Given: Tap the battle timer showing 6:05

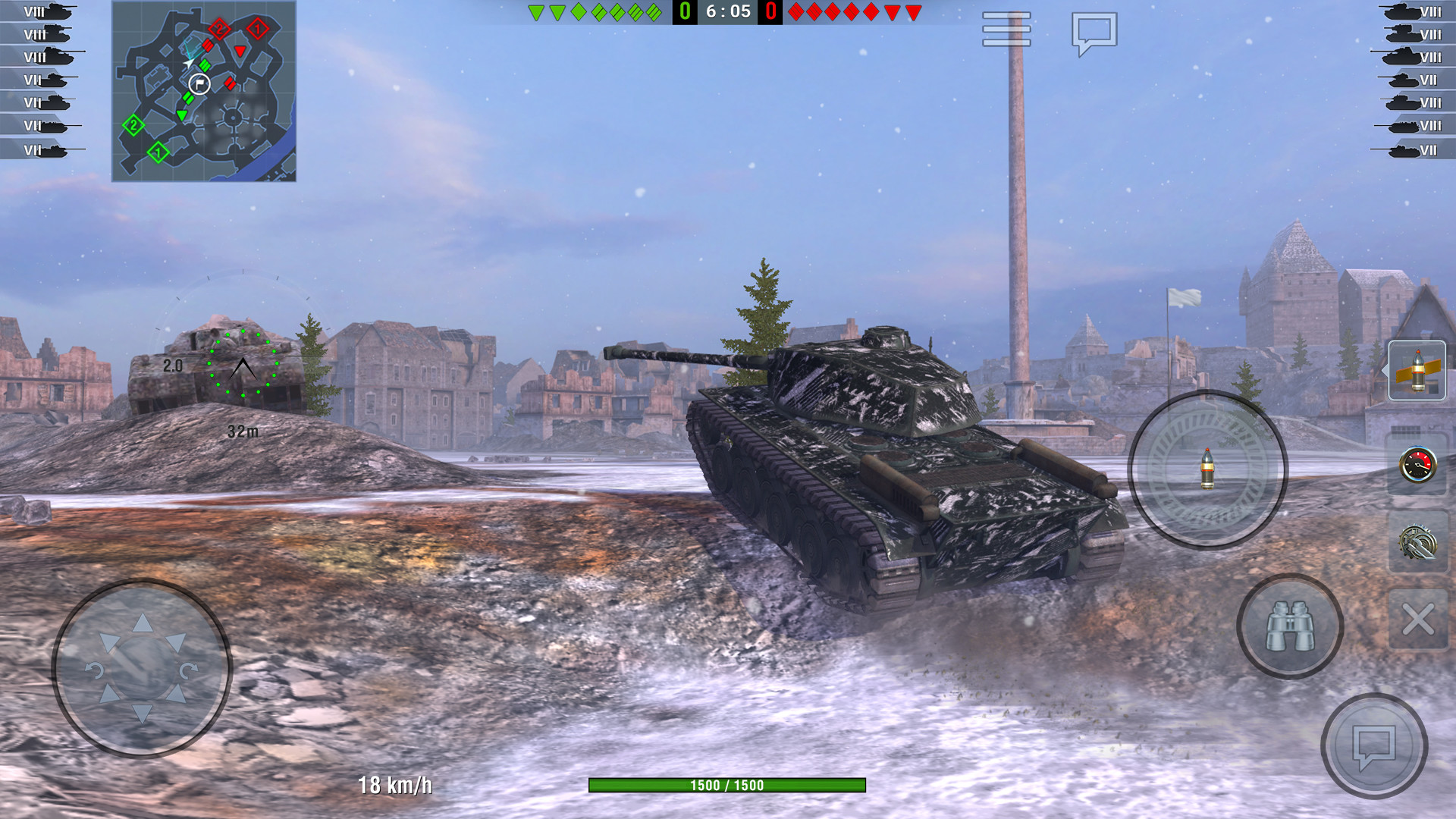Looking at the screenshot, I should [x=728, y=11].
